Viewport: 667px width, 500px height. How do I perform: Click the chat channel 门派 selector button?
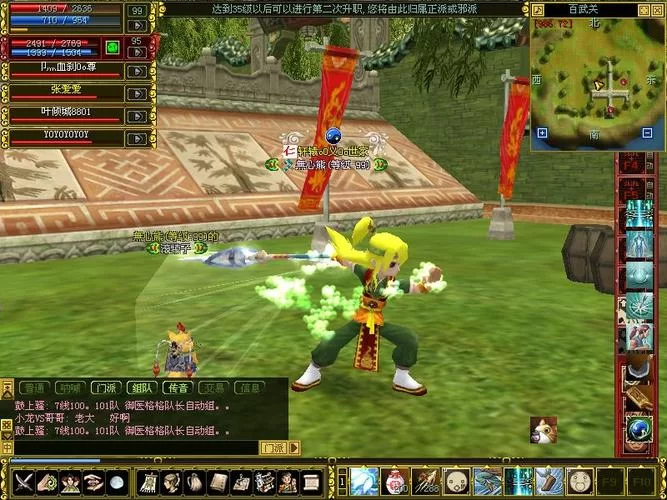point(273,448)
